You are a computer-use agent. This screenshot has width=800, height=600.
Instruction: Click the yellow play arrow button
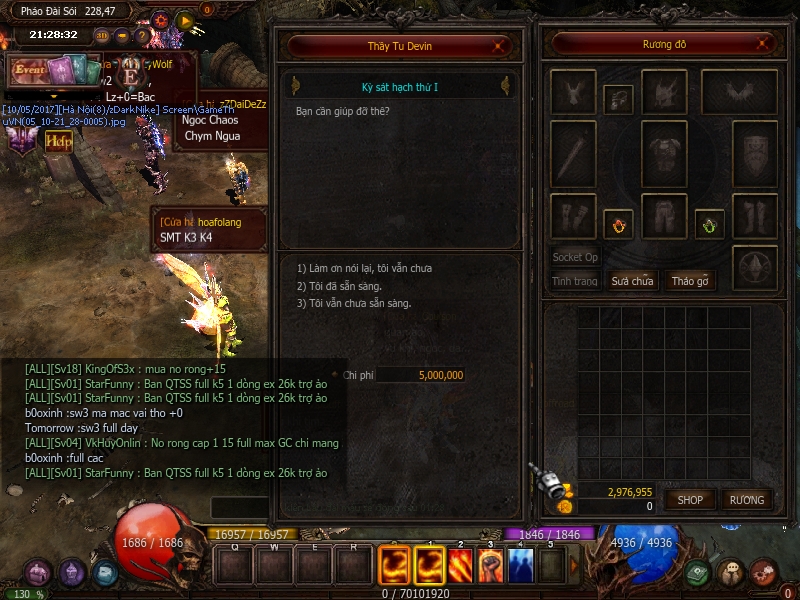pos(185,19)
